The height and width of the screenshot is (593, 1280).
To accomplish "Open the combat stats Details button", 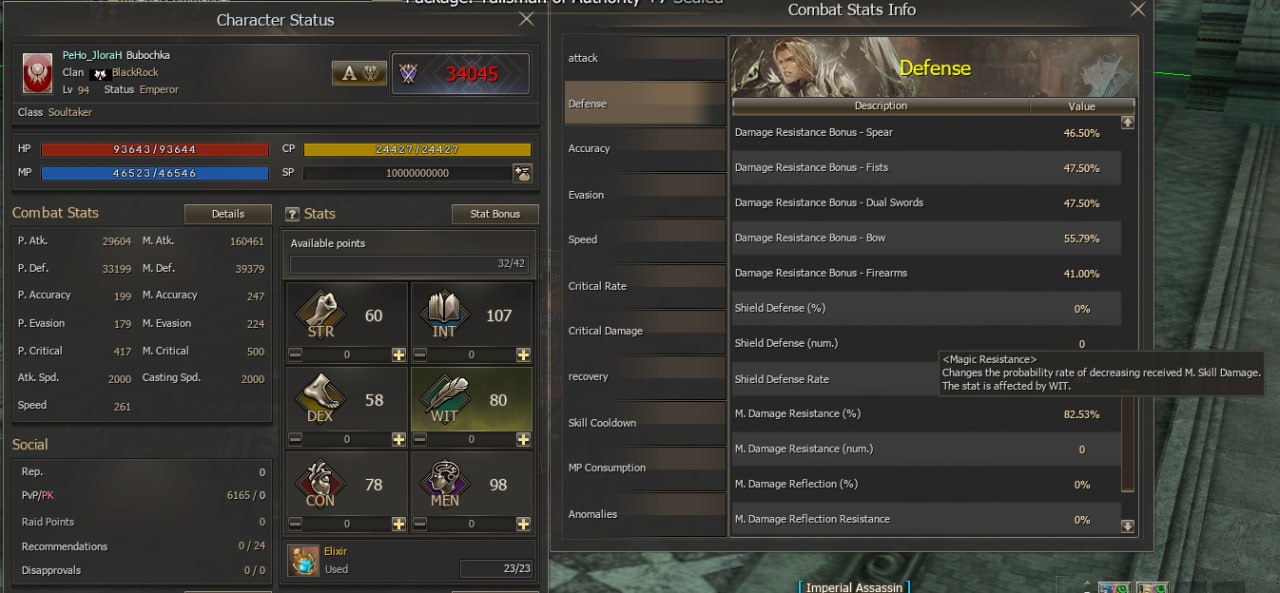I will (228, 214).
